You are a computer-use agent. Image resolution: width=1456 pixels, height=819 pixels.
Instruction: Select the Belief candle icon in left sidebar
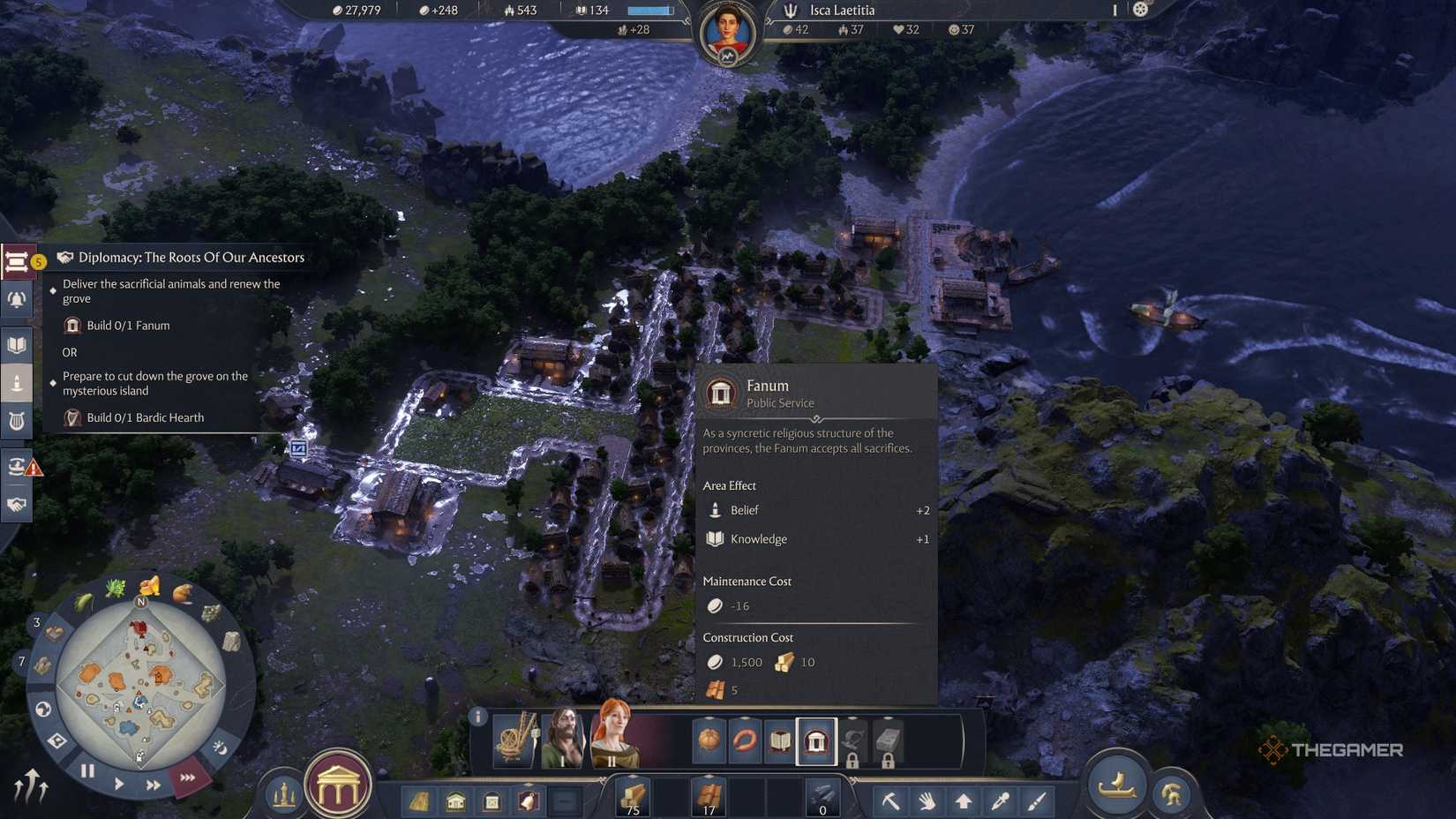(x=18, y=381)
